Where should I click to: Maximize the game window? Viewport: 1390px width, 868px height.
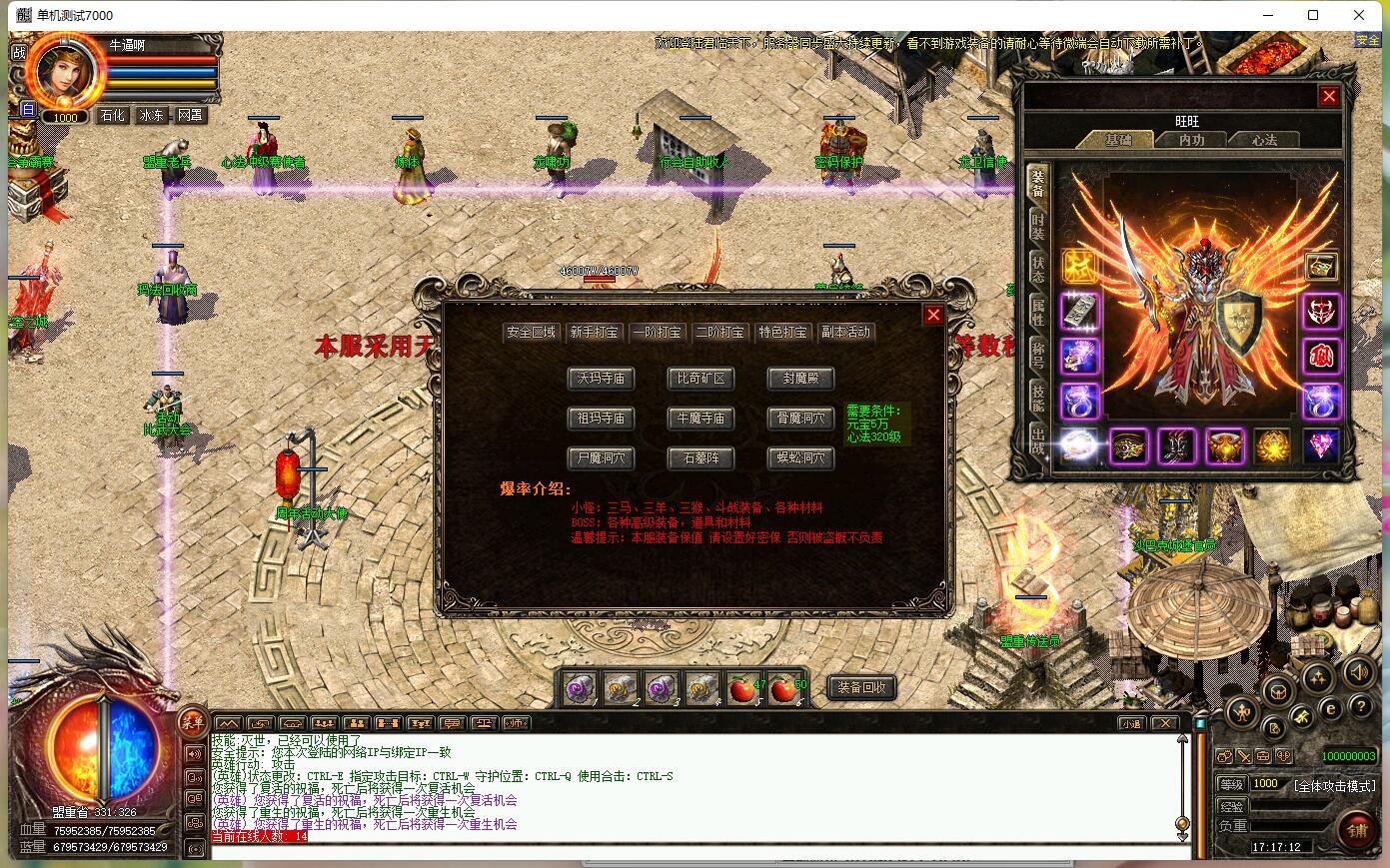pos(1313,15)
